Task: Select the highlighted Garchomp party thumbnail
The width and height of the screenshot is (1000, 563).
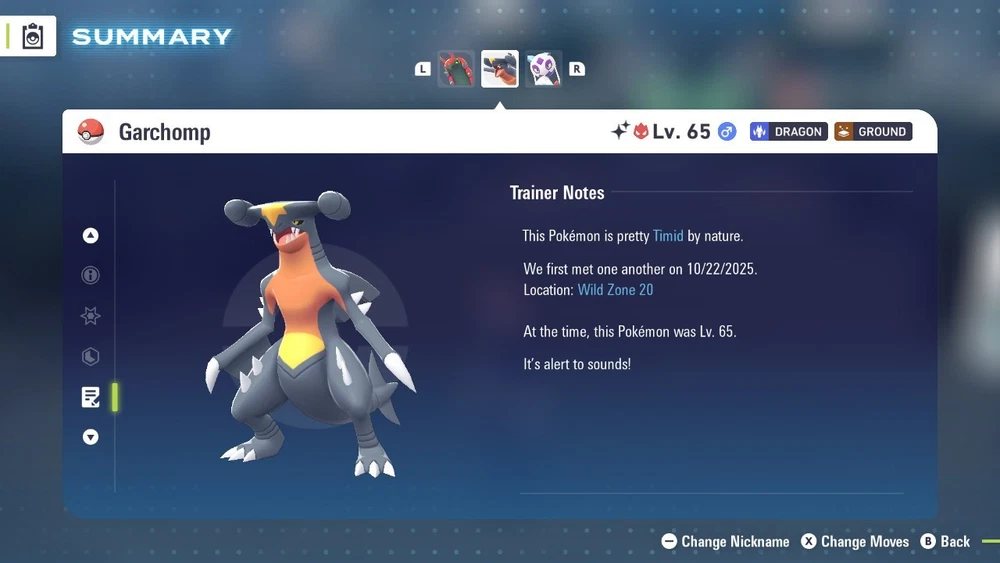Action: [500, 69]
